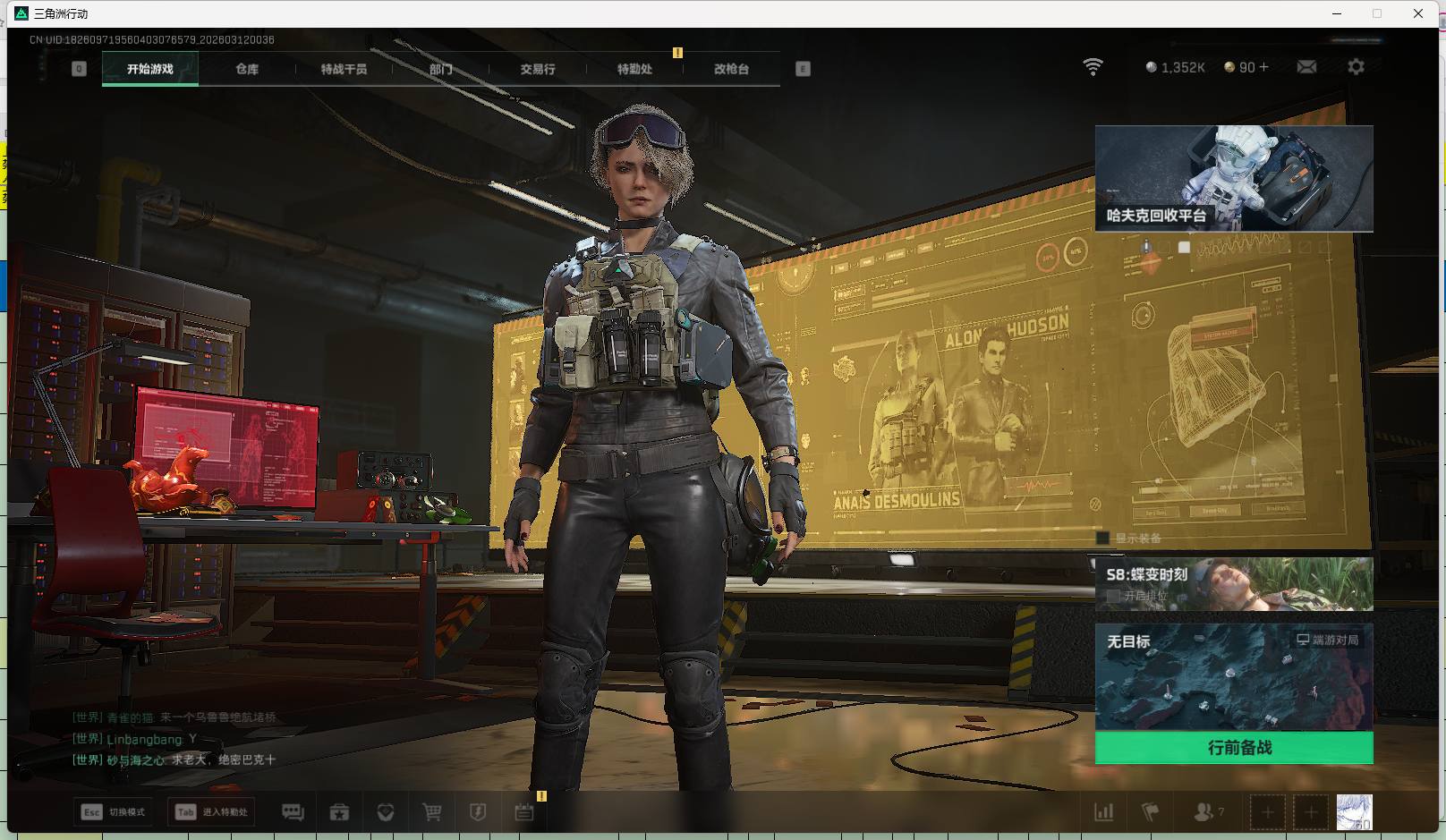Close the game window
Screen dimensions: 1446x840
pos(1418,13)
